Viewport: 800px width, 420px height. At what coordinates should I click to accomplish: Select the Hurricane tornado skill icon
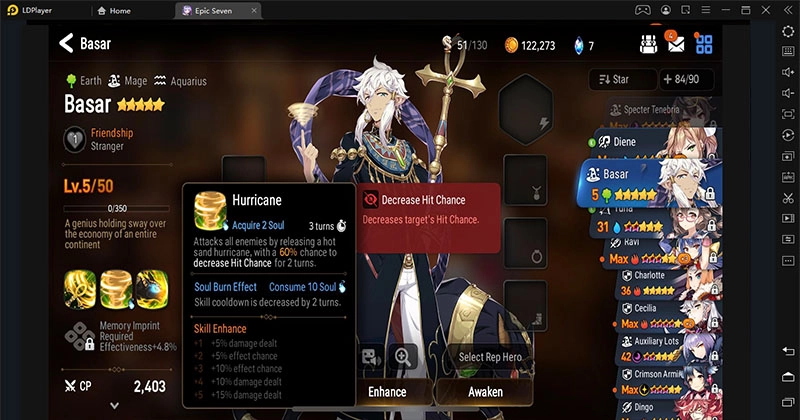117,289
